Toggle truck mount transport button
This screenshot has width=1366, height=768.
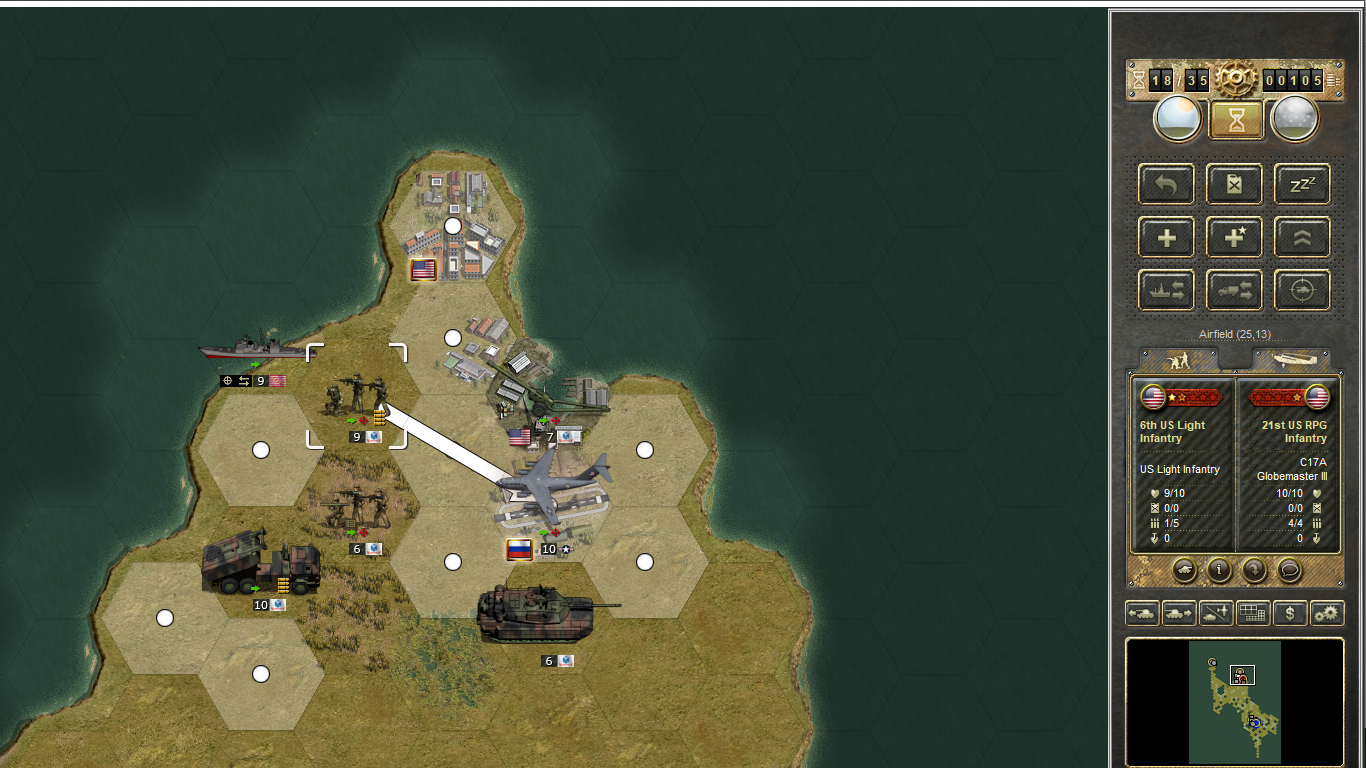pos(1234,290)
